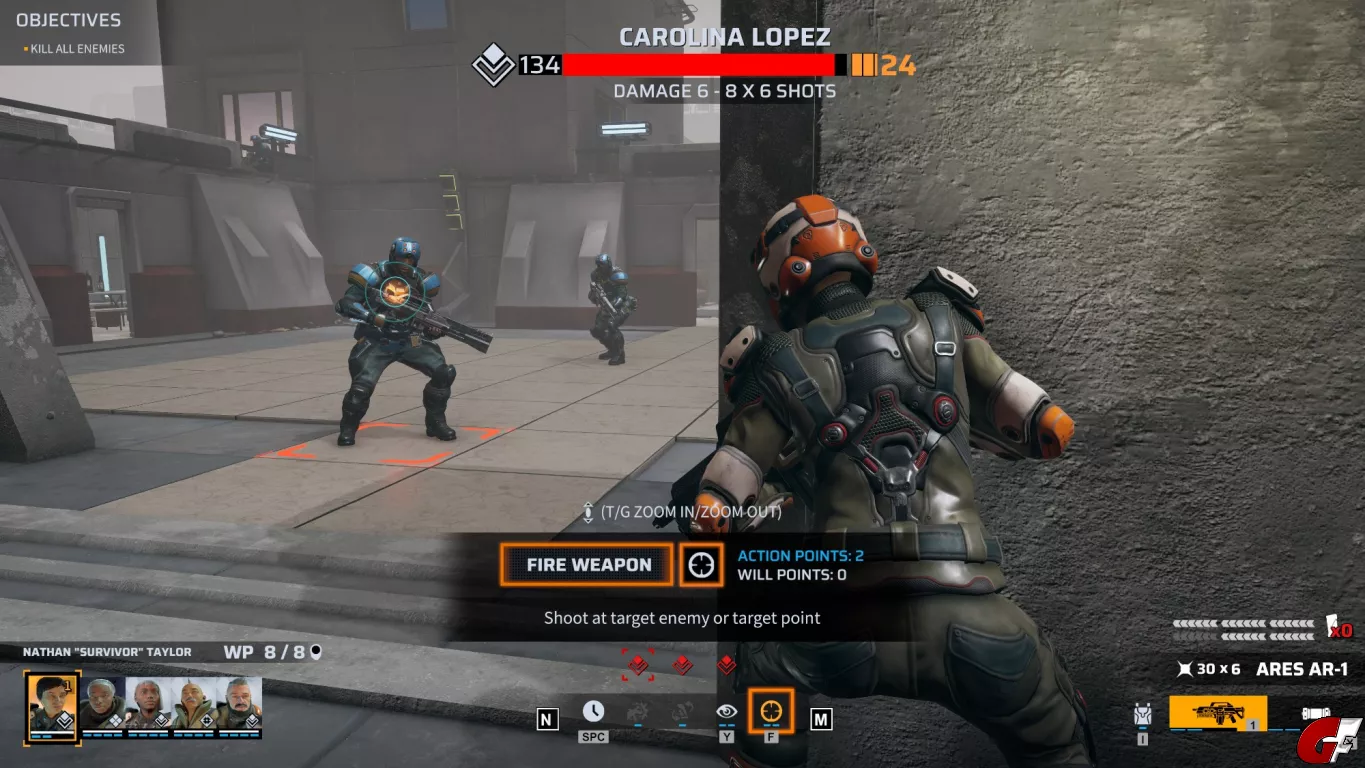Select the ARES AR-1 rifle weapon slot
The height and width of the screenshot is (768, 1365).
tap(1217, 713)
